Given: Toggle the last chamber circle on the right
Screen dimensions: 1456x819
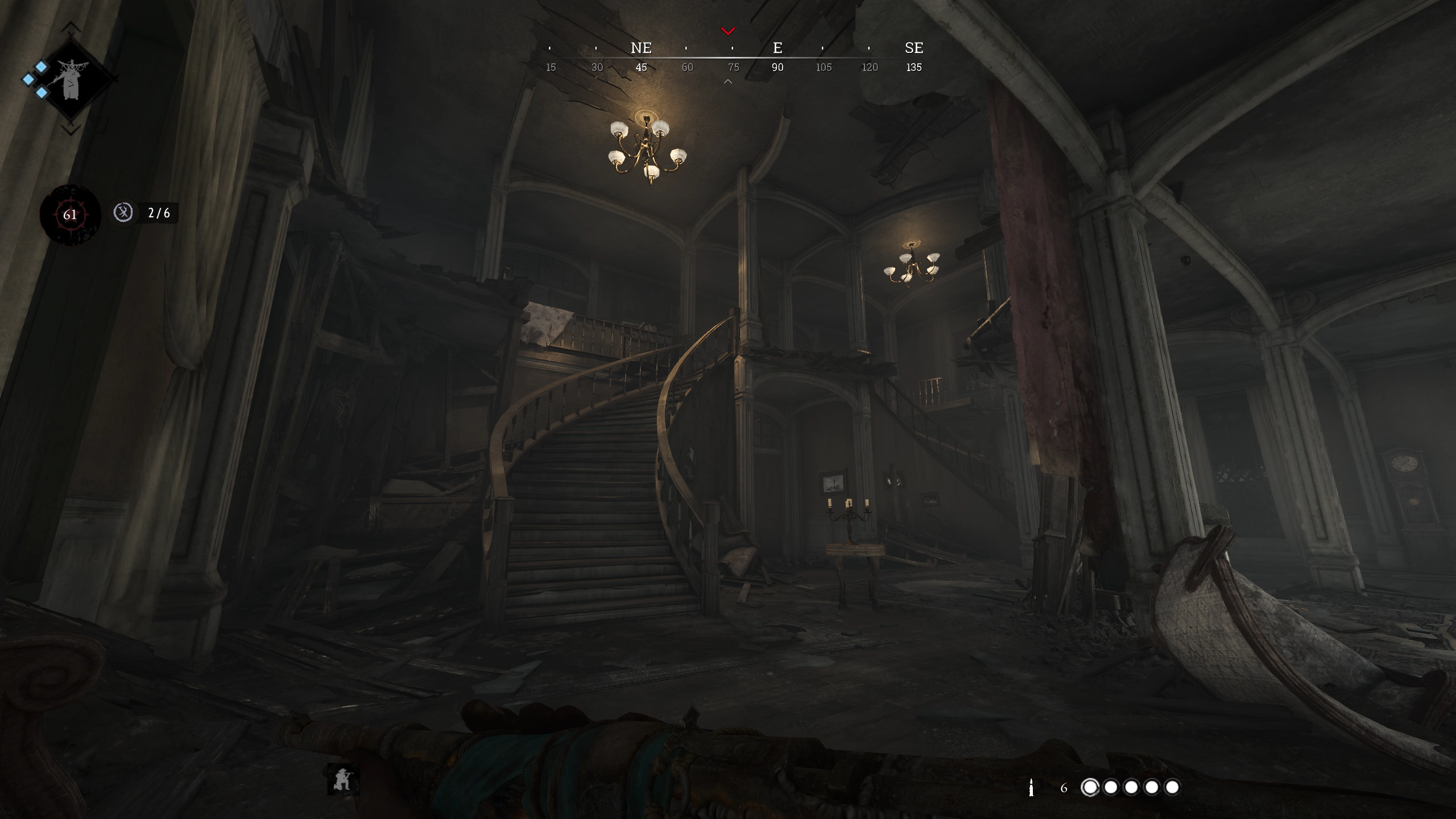Looking at the screenshot, I should click(1172, 787).
